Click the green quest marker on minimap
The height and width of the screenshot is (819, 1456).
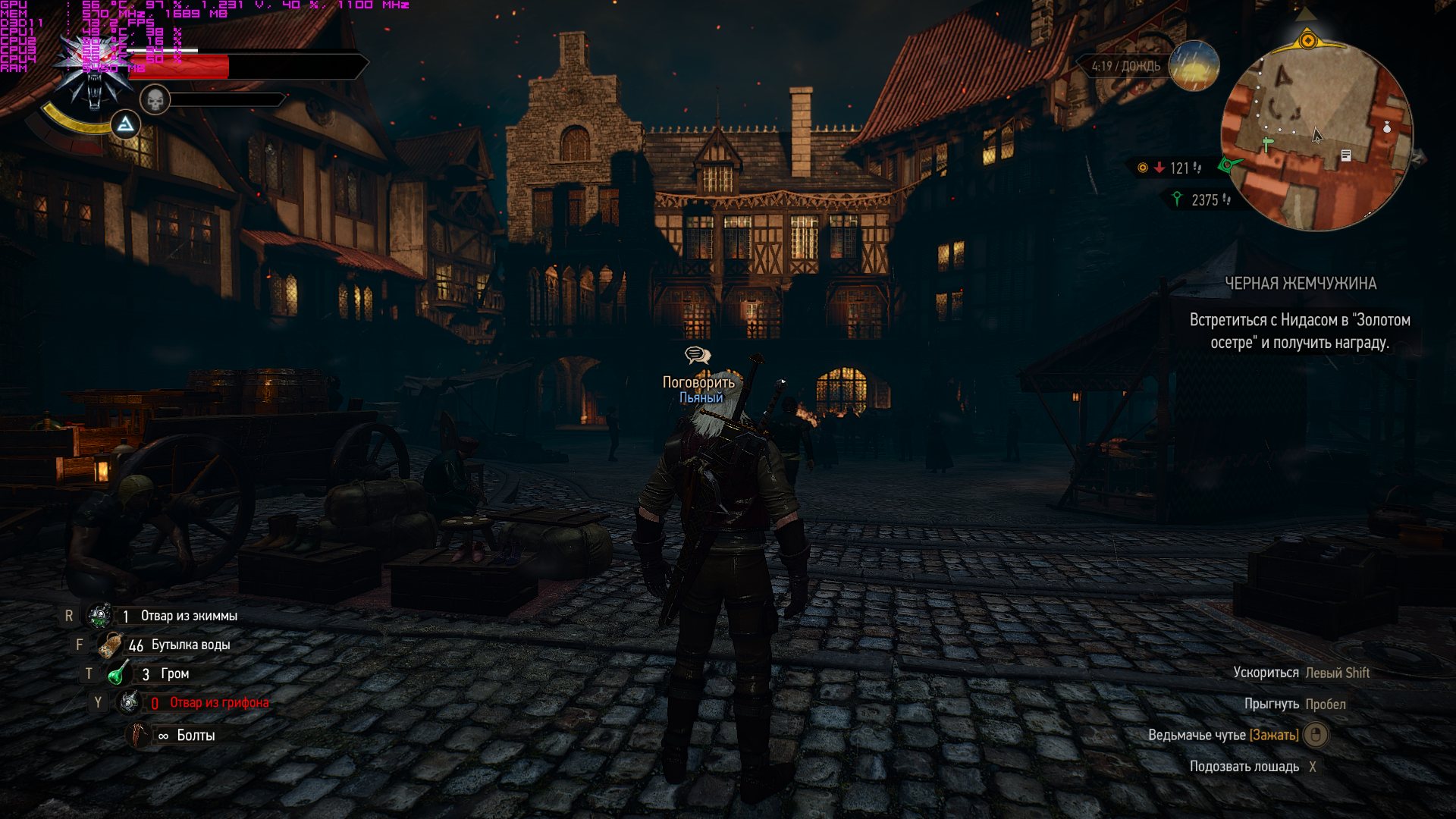click(1266, 143)
